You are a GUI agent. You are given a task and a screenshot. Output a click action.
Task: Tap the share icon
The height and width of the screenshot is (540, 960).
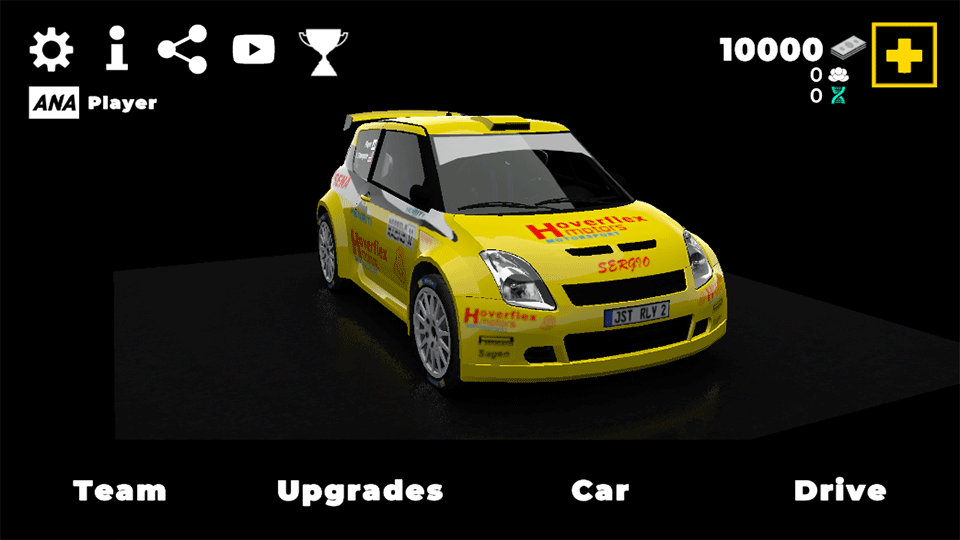(183, 50)
